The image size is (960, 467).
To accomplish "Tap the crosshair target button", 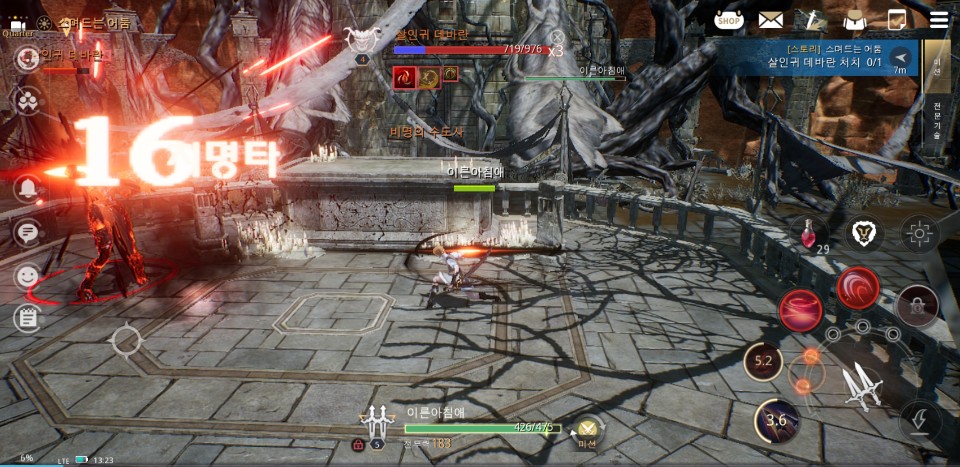I will point(918,233).
